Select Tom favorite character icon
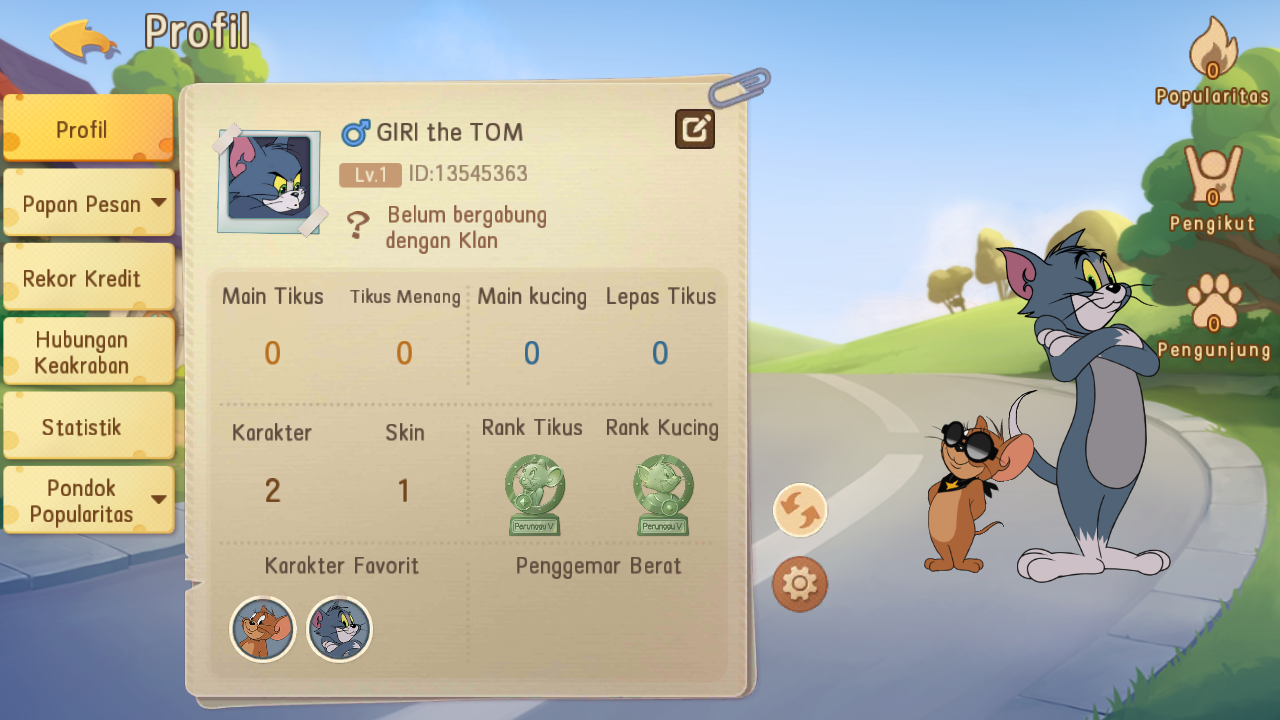Screen dimensions: 1280x720 pos(339,629)
